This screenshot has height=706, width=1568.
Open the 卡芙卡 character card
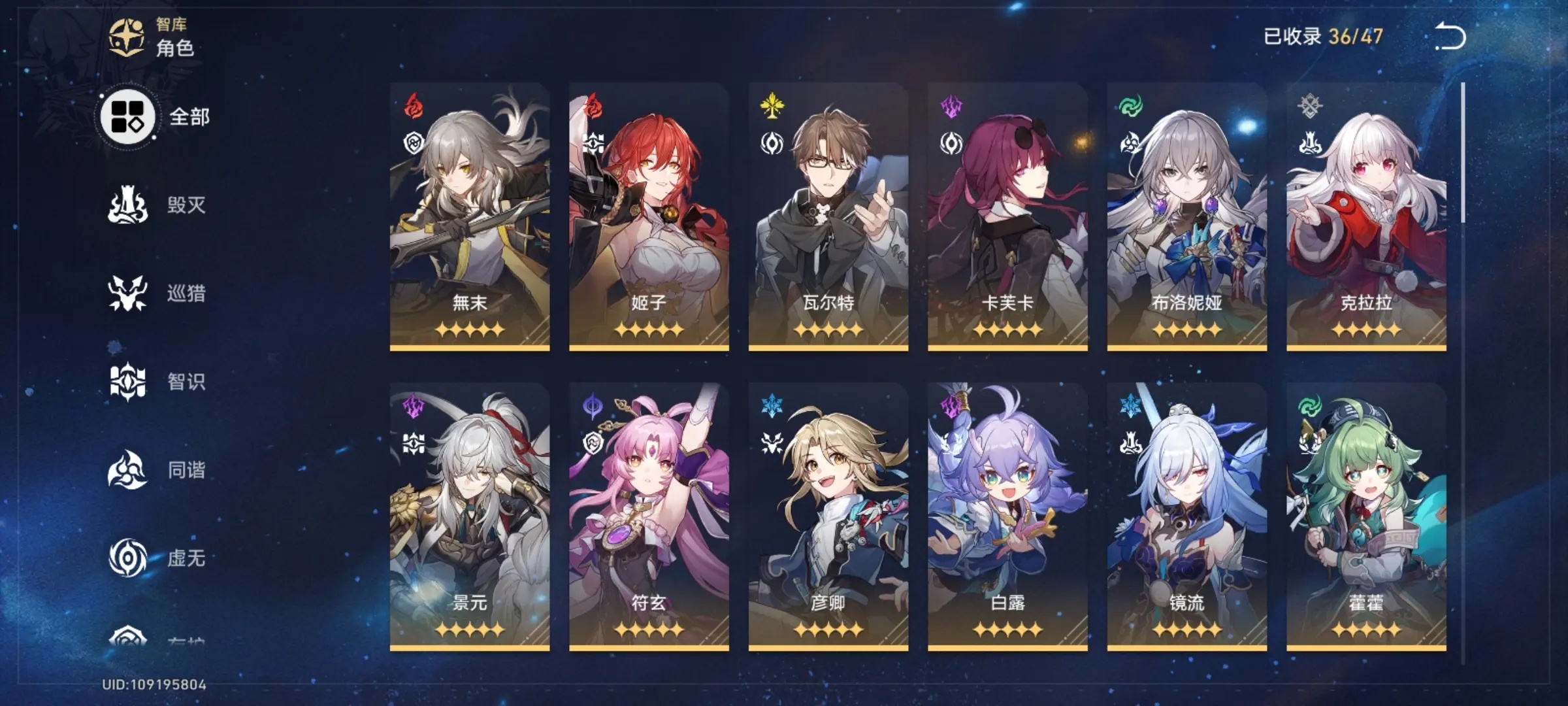(1007, 217)
